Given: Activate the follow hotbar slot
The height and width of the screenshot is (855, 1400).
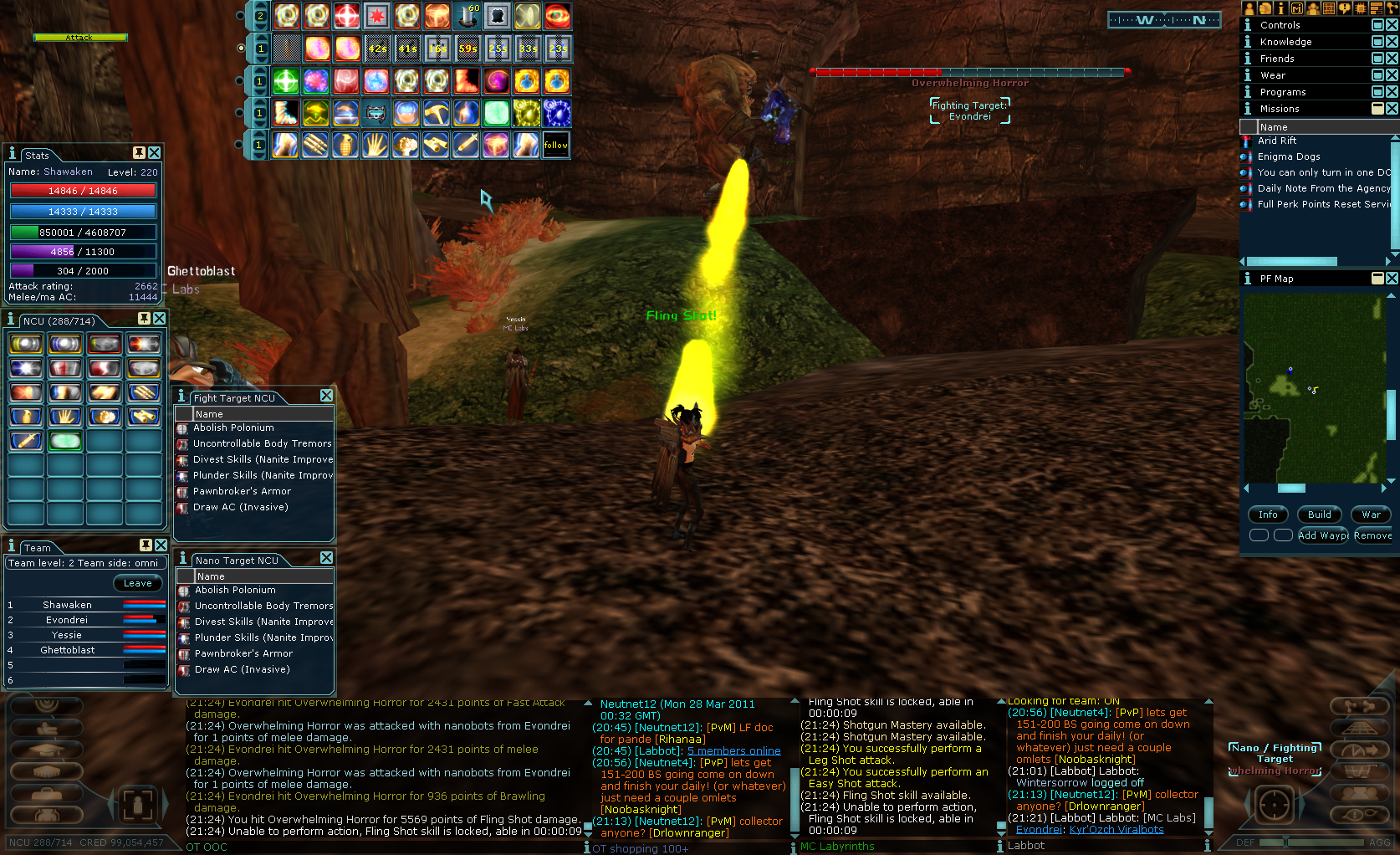Looking at the screenshot, I should coord(555,145).
